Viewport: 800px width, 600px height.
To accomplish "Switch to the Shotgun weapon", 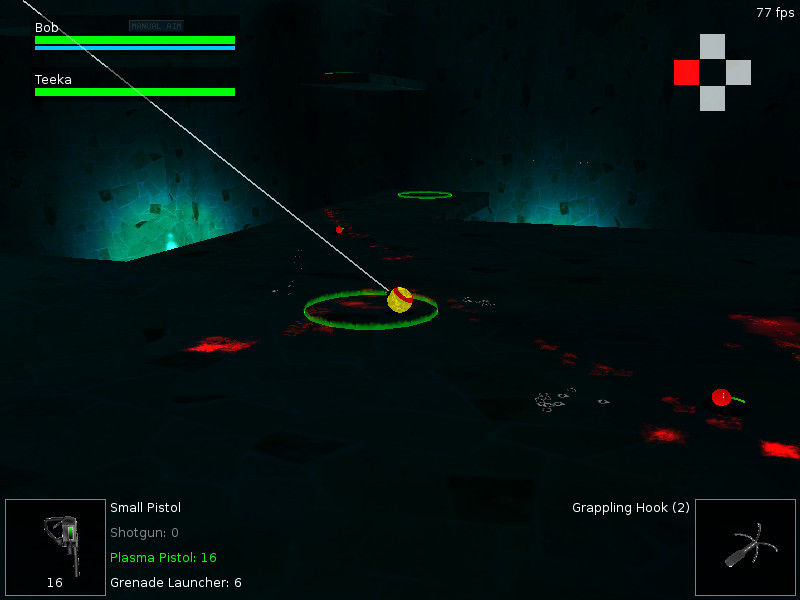I will 144,533.
